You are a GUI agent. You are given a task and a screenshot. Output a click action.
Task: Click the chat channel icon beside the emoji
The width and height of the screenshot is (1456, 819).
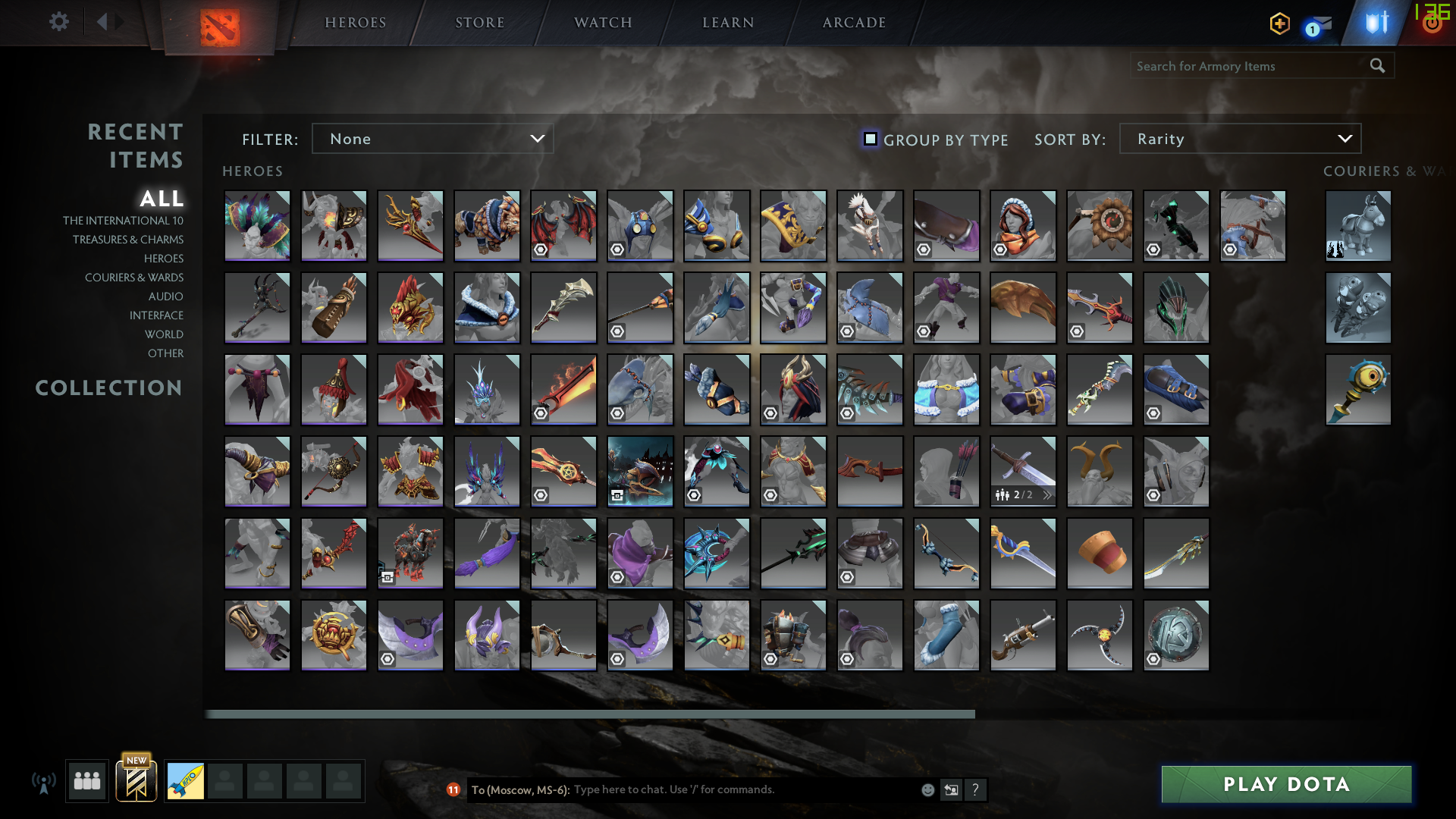coord(951,789)
